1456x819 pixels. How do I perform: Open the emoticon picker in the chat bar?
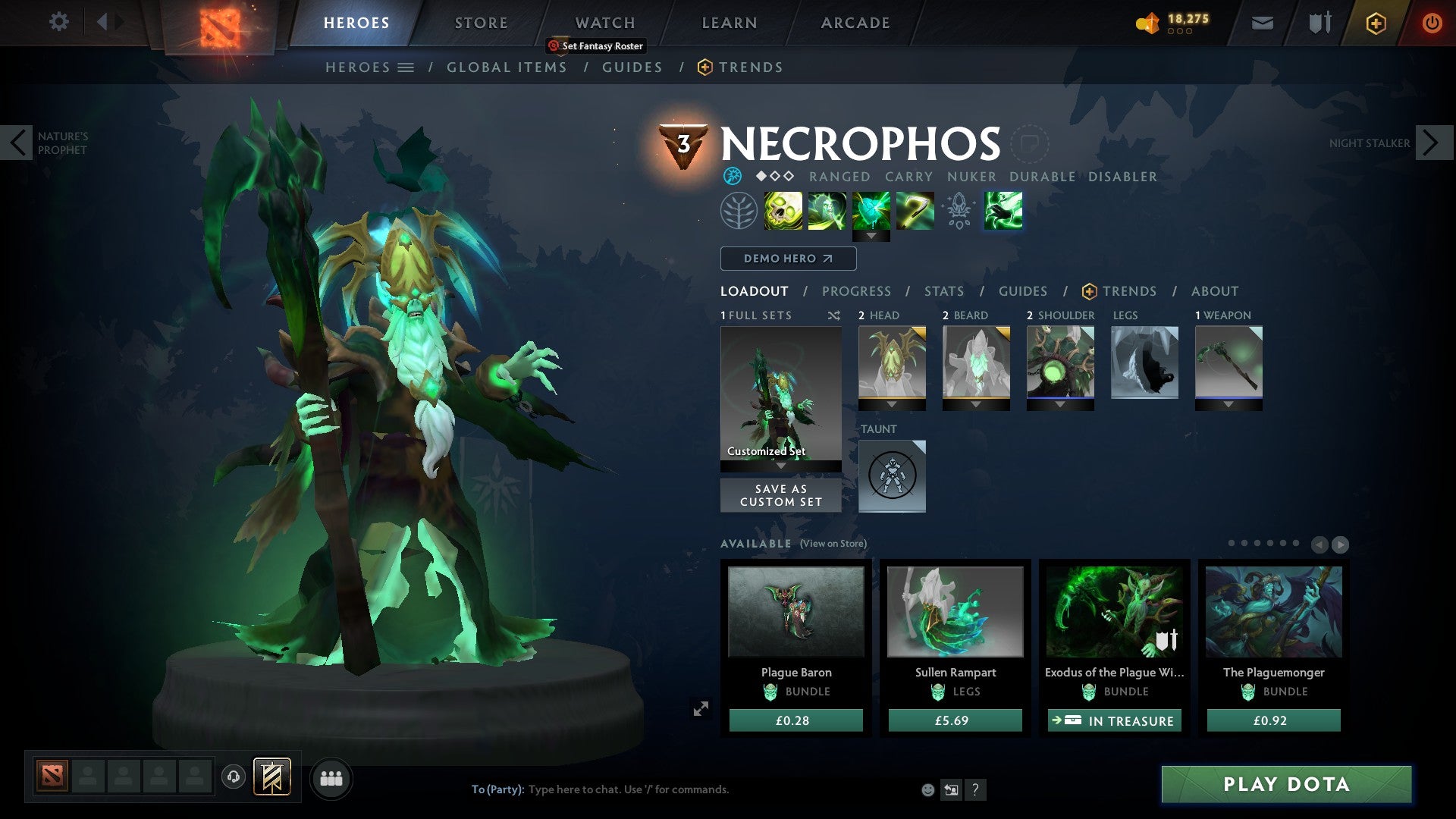point(927,789)
